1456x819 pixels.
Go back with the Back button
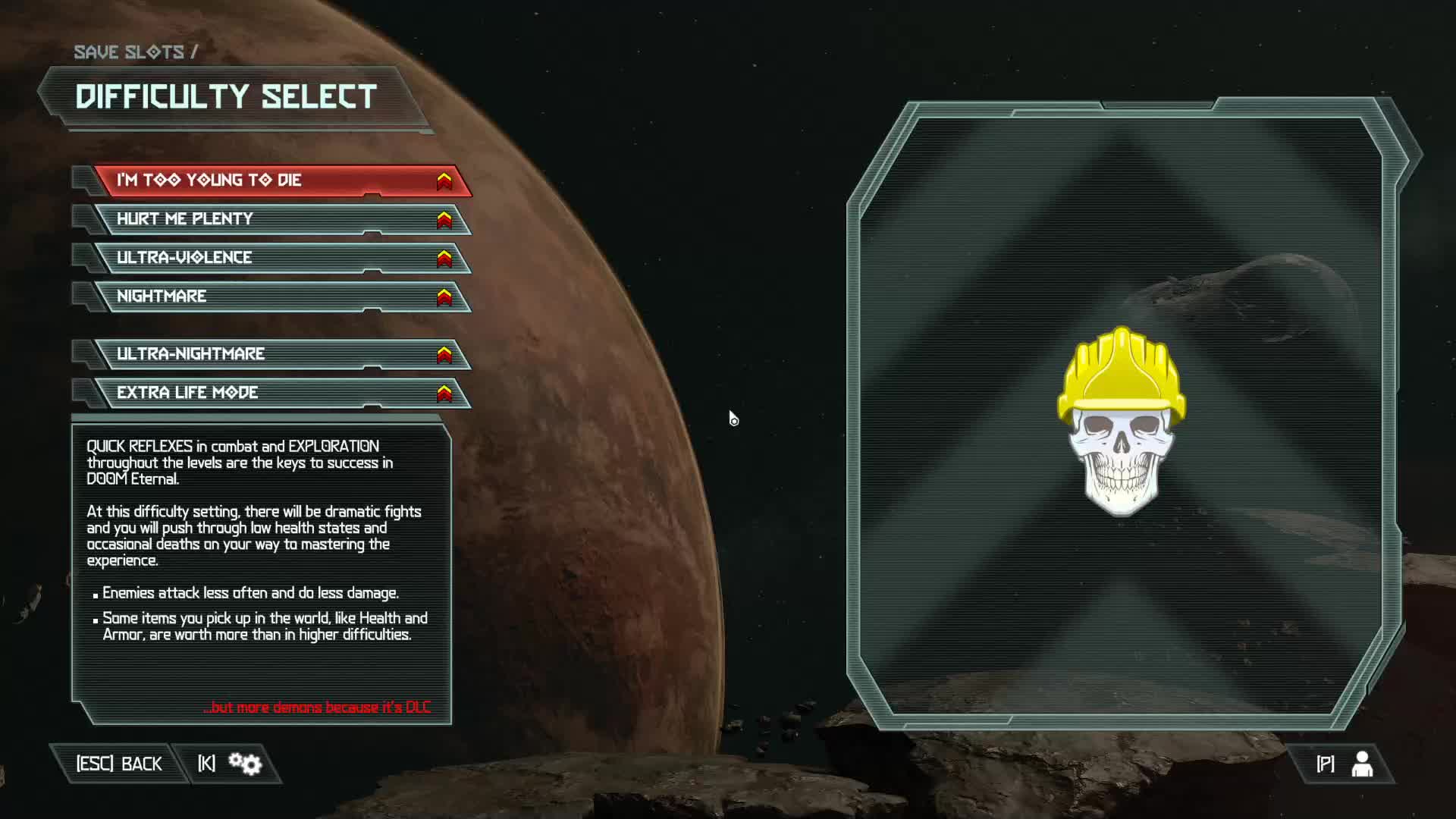coord(119,764)
